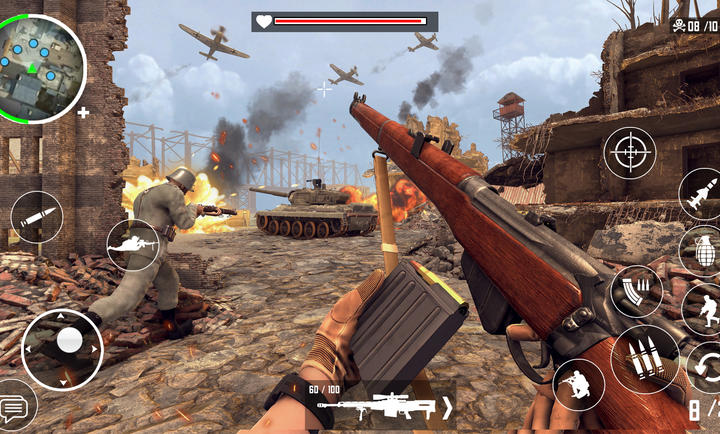Viewport: 720px width, 434px height.
Task: Tap the single bullet button on the left
Action: 37,216
